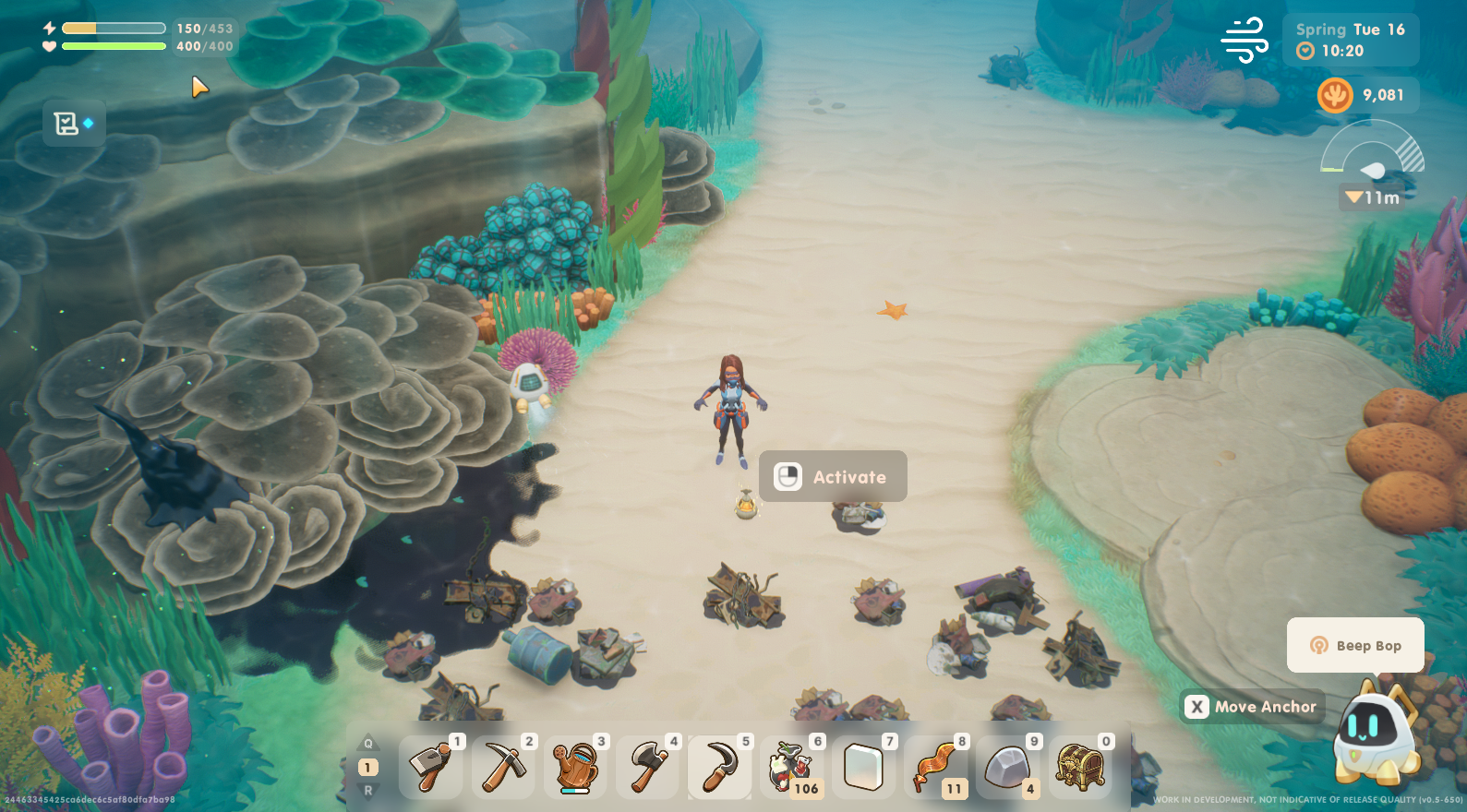
Task: Click the Beep Bop speech bubble
Action: coord(1355,646)
